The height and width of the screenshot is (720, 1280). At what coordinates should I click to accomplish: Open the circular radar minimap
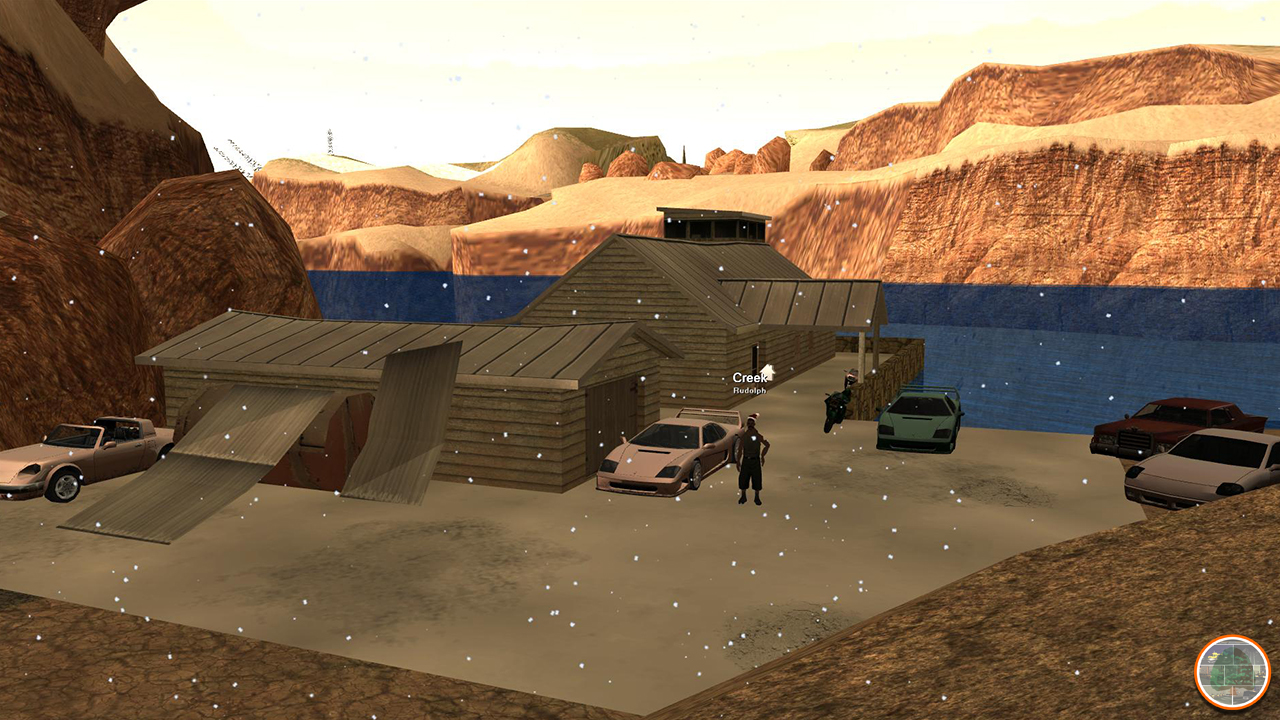1232,673
